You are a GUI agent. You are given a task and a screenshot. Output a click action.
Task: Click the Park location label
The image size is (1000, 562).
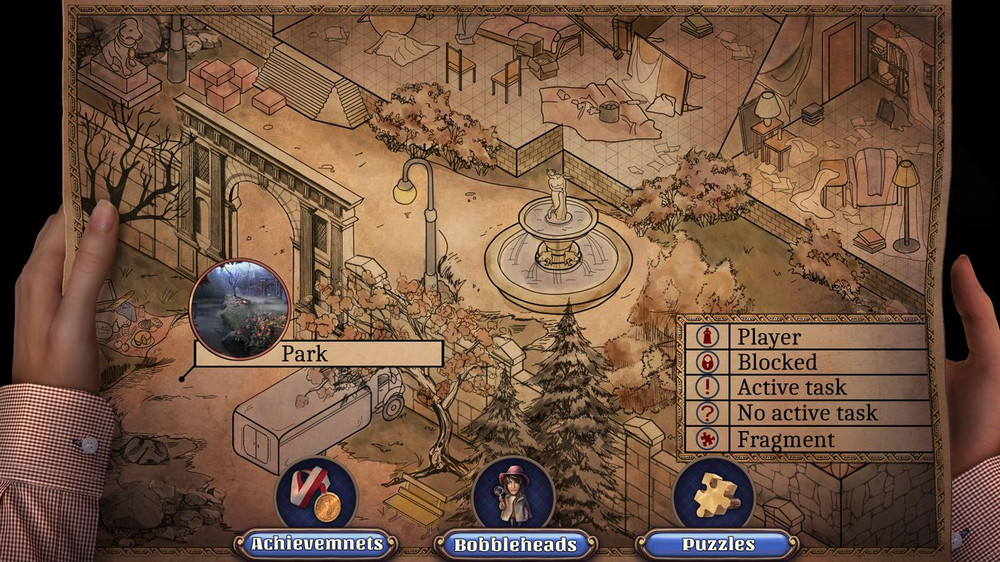pos(318,354)
